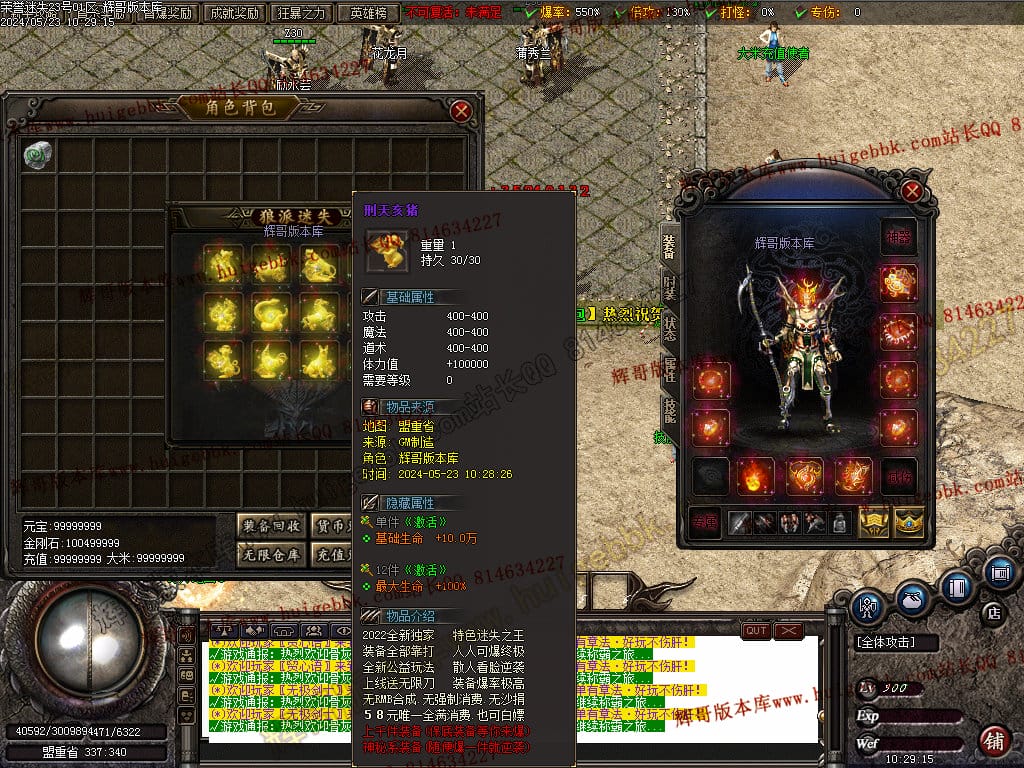Switch to the 时装 fashion tab

[668, 288]
